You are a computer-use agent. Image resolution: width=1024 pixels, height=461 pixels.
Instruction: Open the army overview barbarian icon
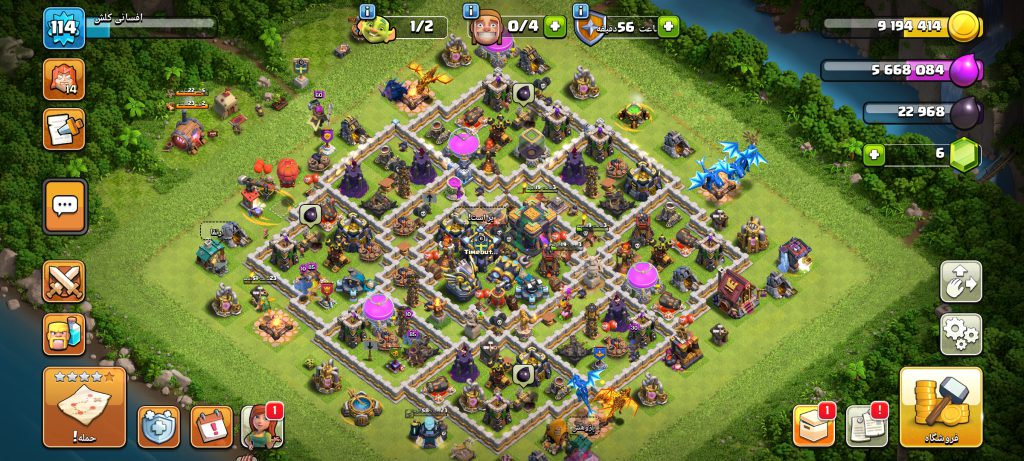click(64, 334)
